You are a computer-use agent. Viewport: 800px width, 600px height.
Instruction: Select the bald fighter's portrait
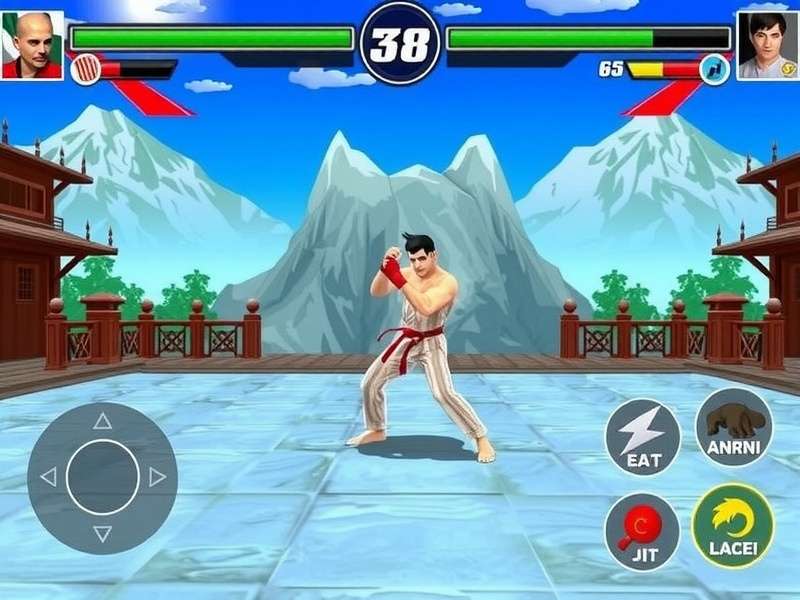32,45
